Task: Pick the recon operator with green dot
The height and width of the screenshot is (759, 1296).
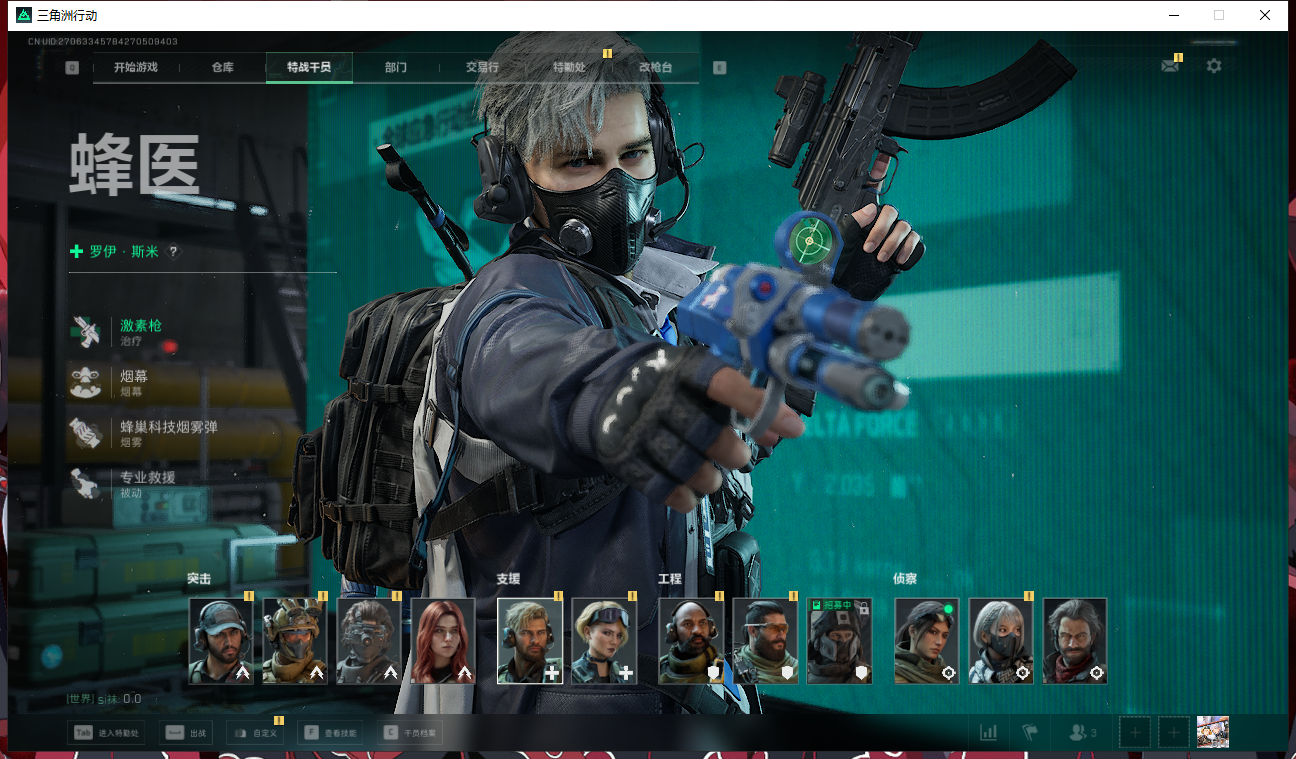Action: point(926,641)
